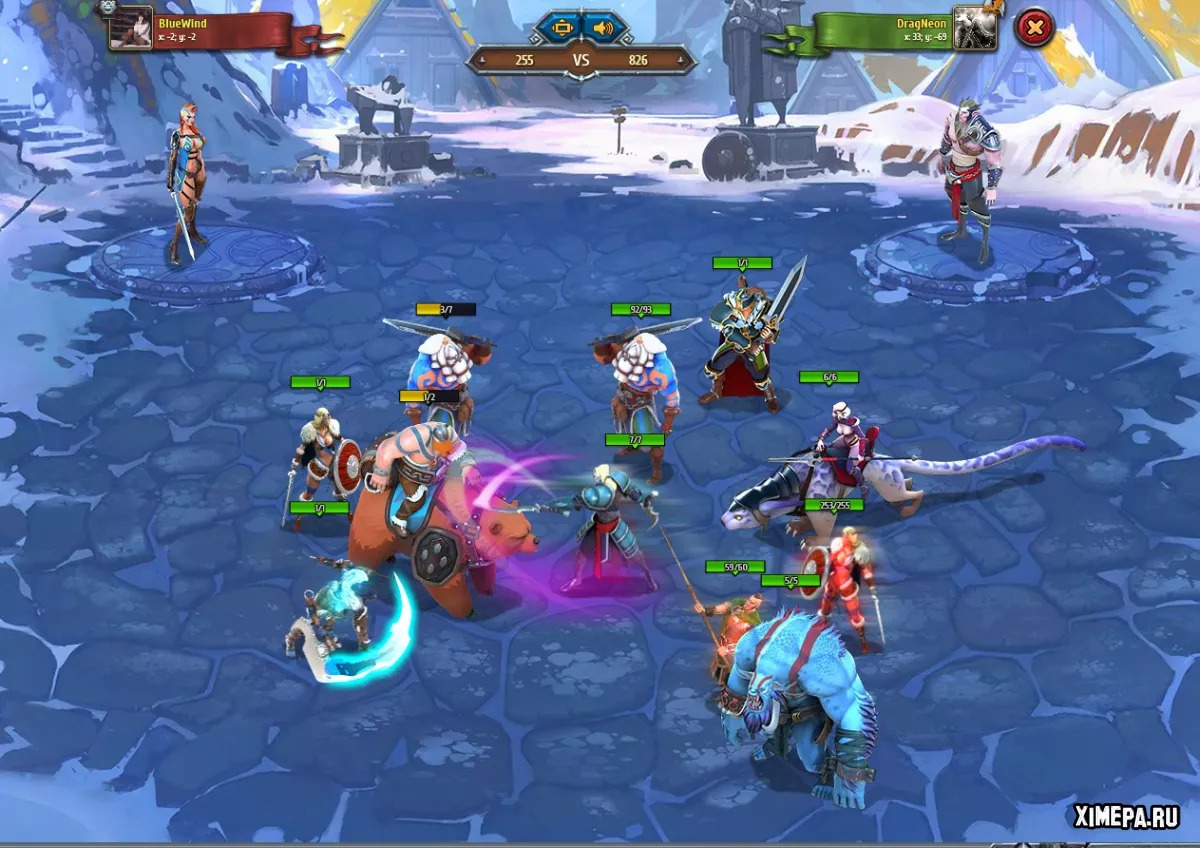The height and width of the screenshot is (848, 1200).
Task: Close the battle with the red X
Action: click(1034, 28)
